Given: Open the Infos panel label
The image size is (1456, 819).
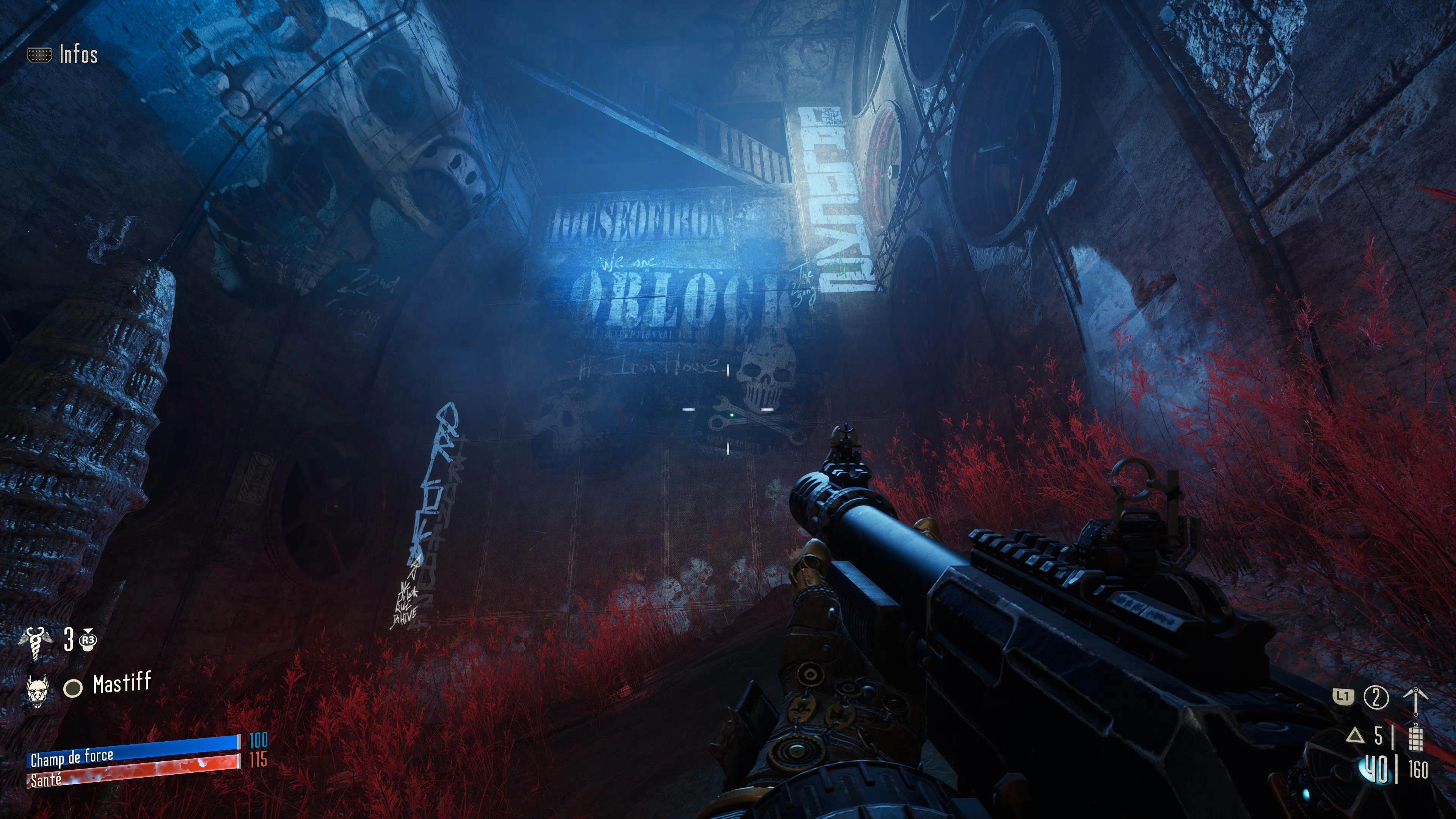Looking at the screenshot, I should (x=78, y=55).
